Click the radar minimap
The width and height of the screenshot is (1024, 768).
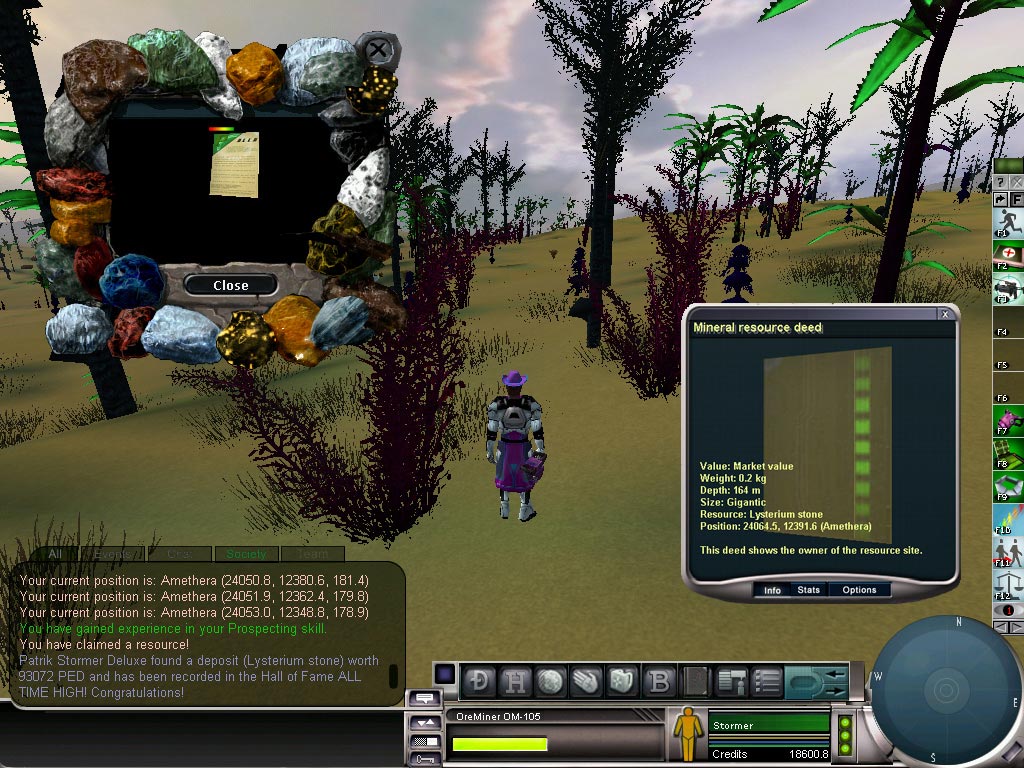click(943, 690)
